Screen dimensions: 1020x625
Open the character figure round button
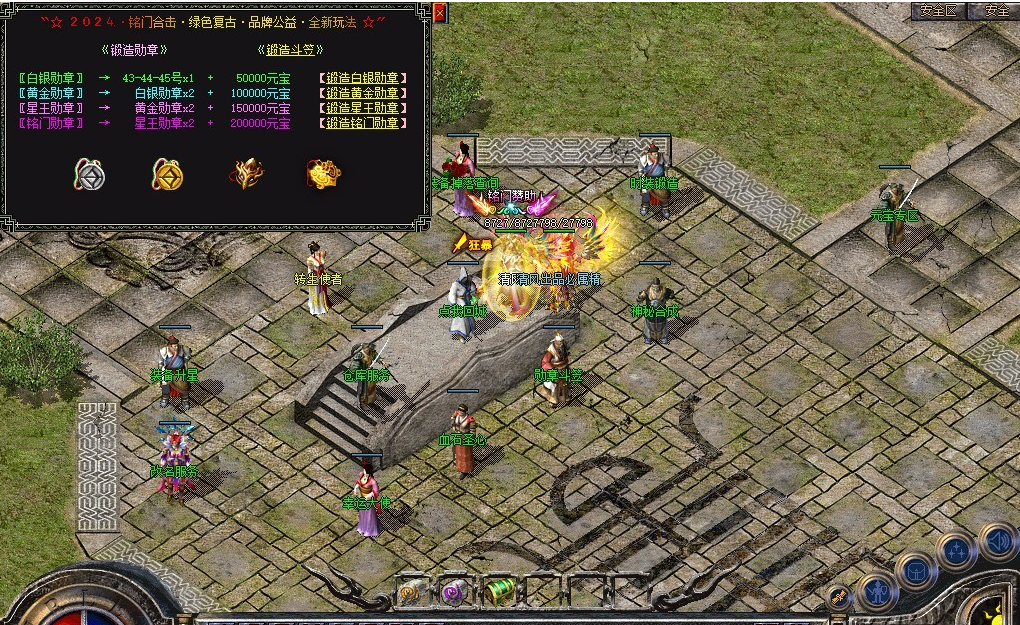pos(876,590)
